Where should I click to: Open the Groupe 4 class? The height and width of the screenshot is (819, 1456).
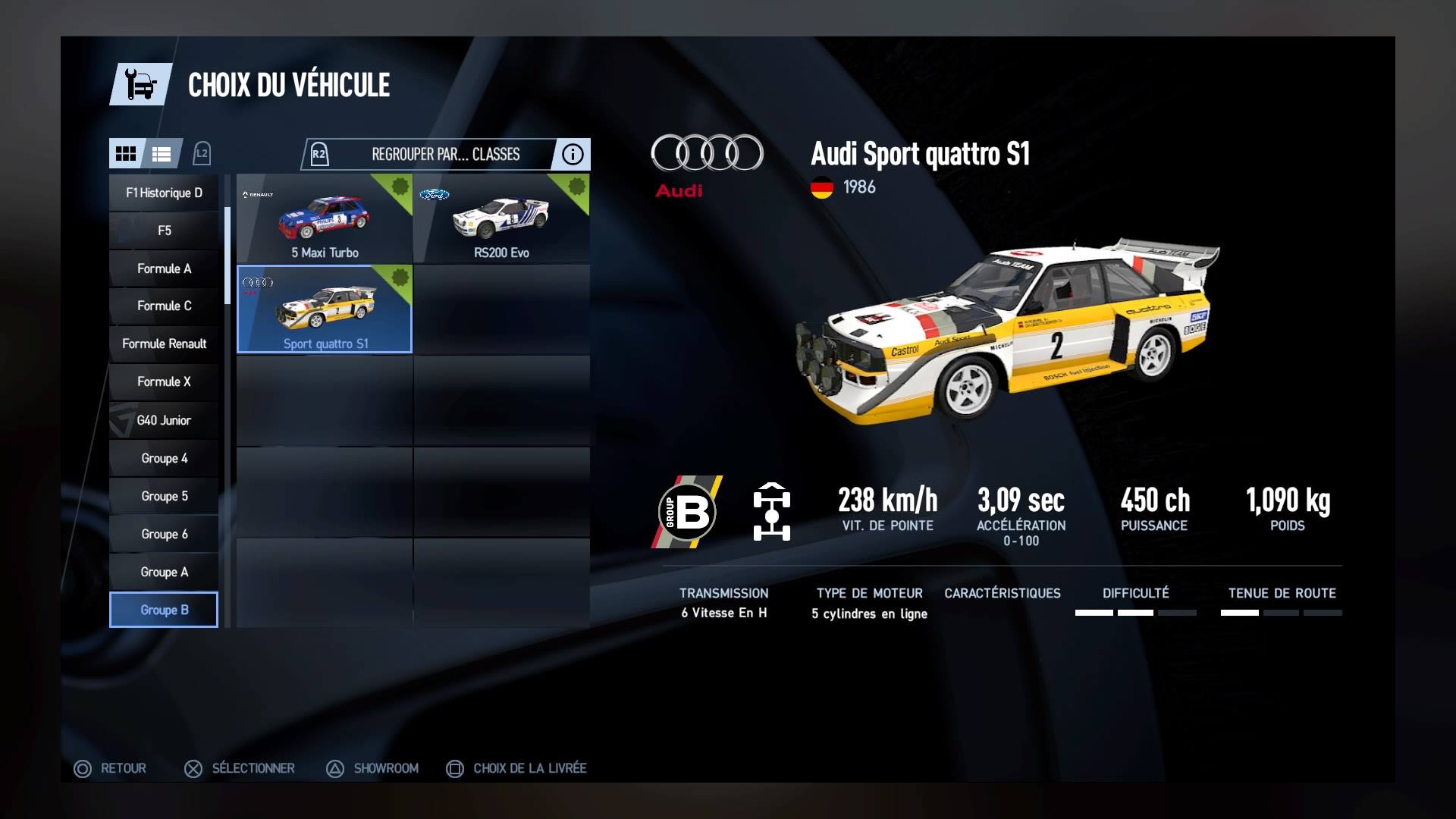pyautogui.click(x=164, y=458)
